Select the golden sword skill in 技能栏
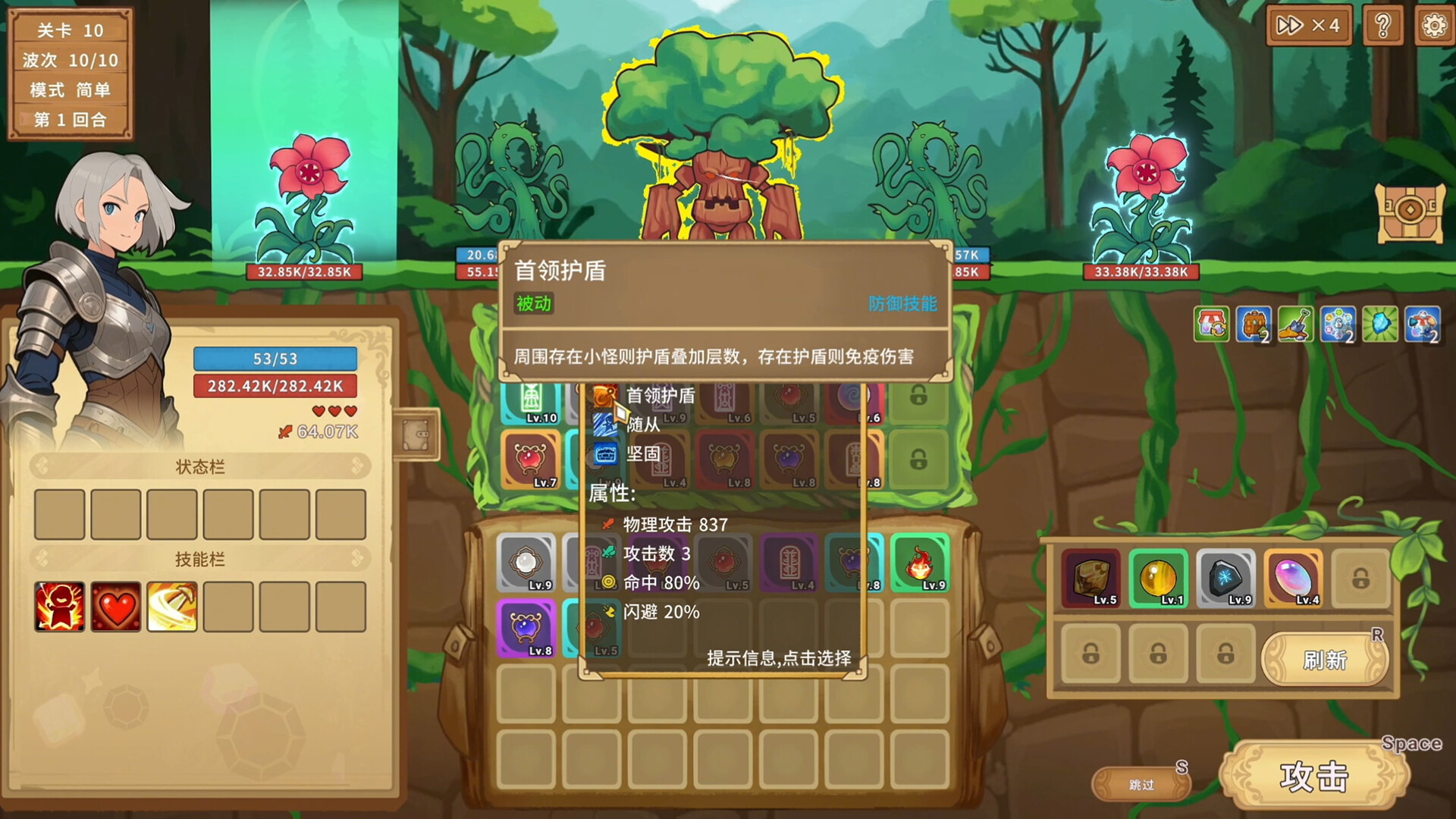 click(172, 607)
